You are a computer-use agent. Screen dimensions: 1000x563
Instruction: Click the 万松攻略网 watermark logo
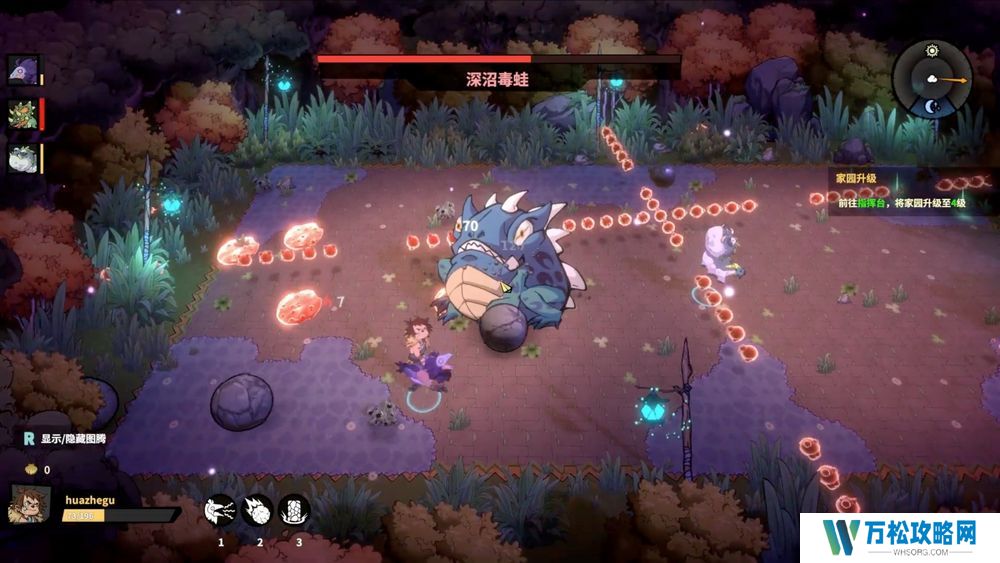[x=898, y=535]
